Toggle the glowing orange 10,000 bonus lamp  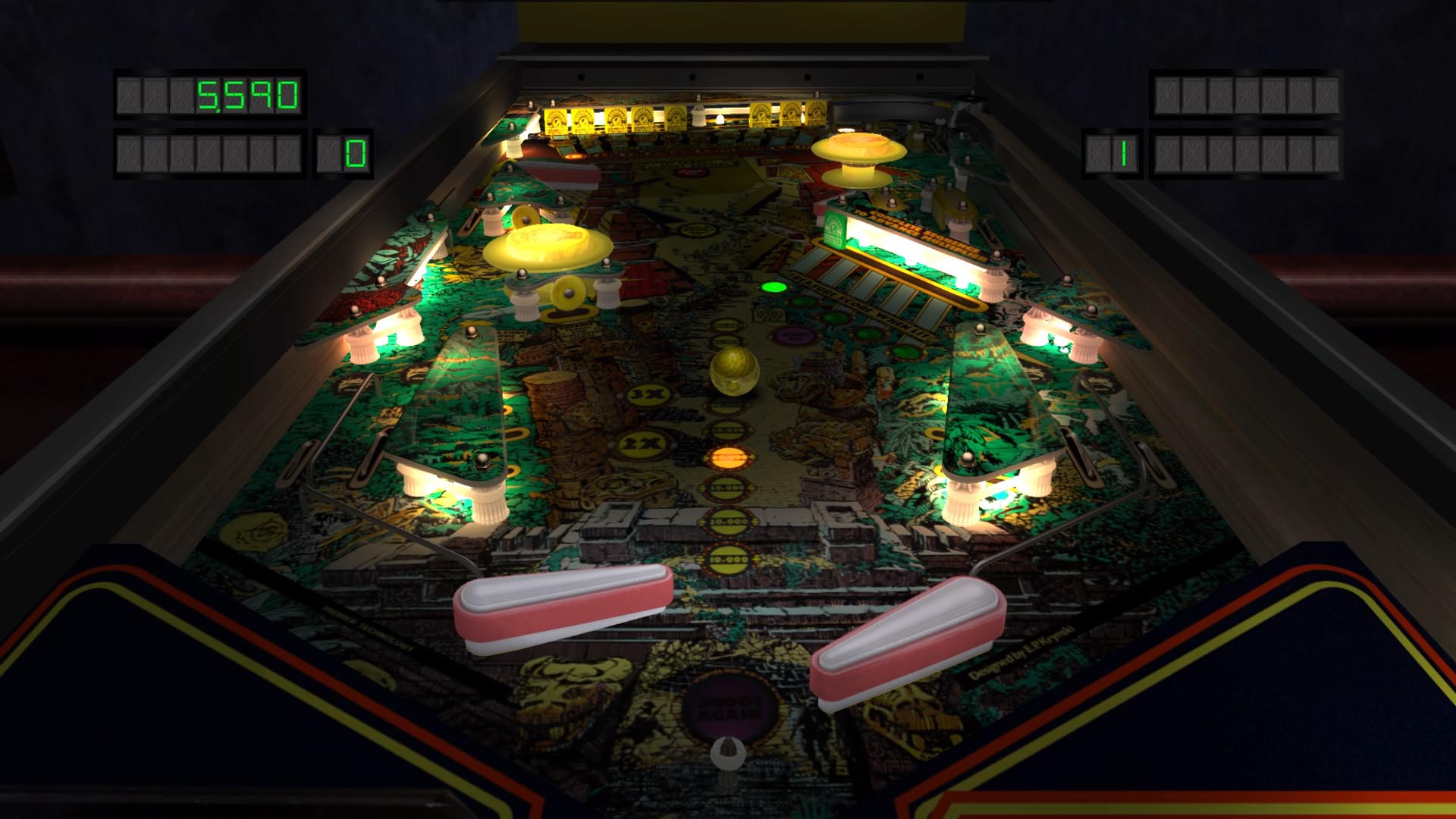pyautogui.click(x=728, y=457)
